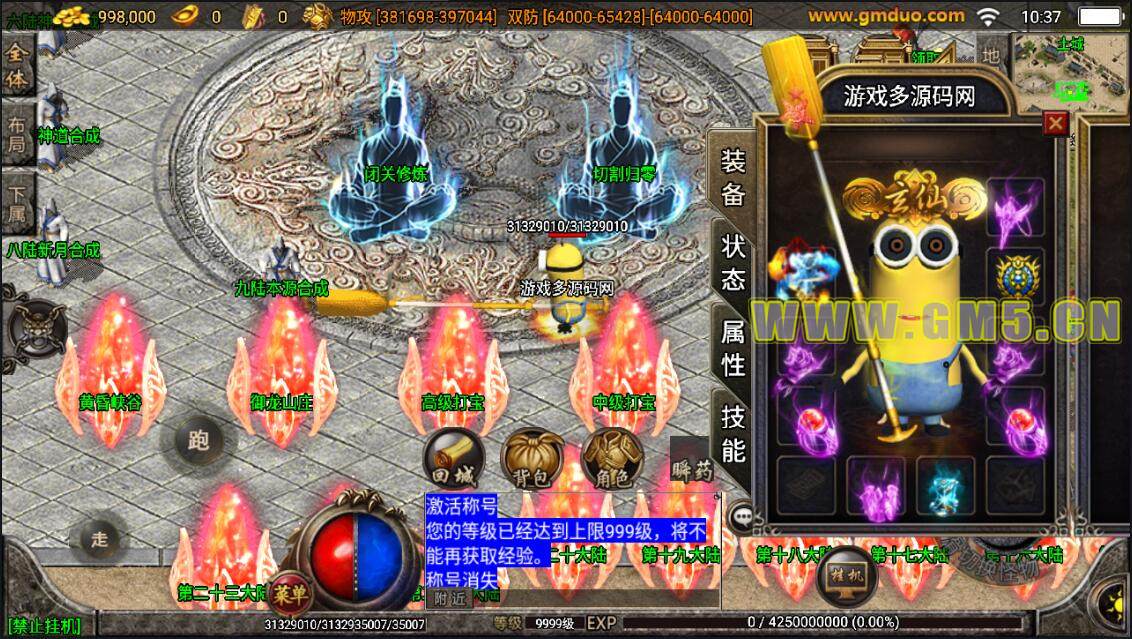Open the chat speech bubble icon
The width and height of the screenshot is (1132, 639).
[741, 516]
